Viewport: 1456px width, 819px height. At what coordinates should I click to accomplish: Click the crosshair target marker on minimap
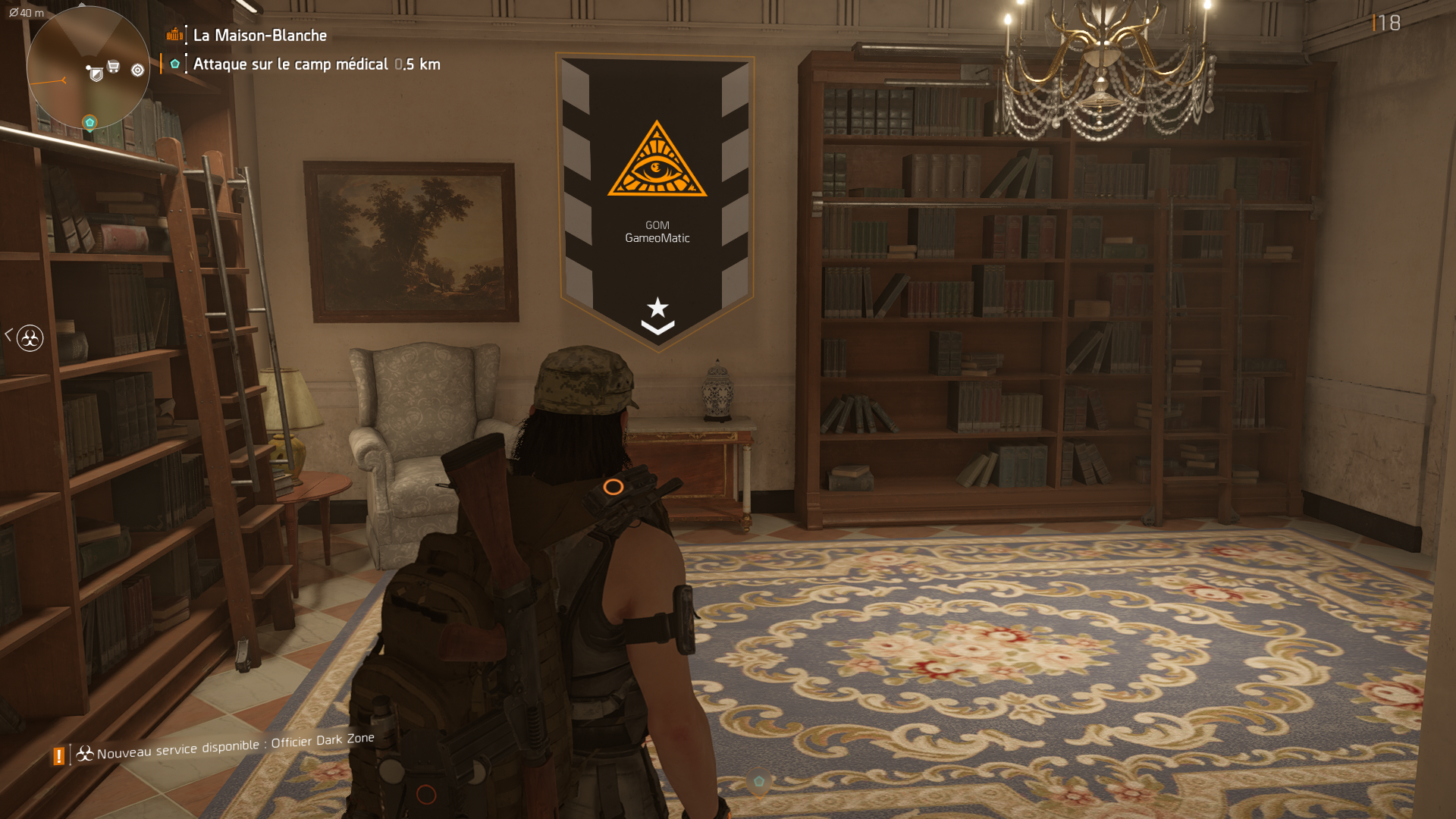(137, 70)
